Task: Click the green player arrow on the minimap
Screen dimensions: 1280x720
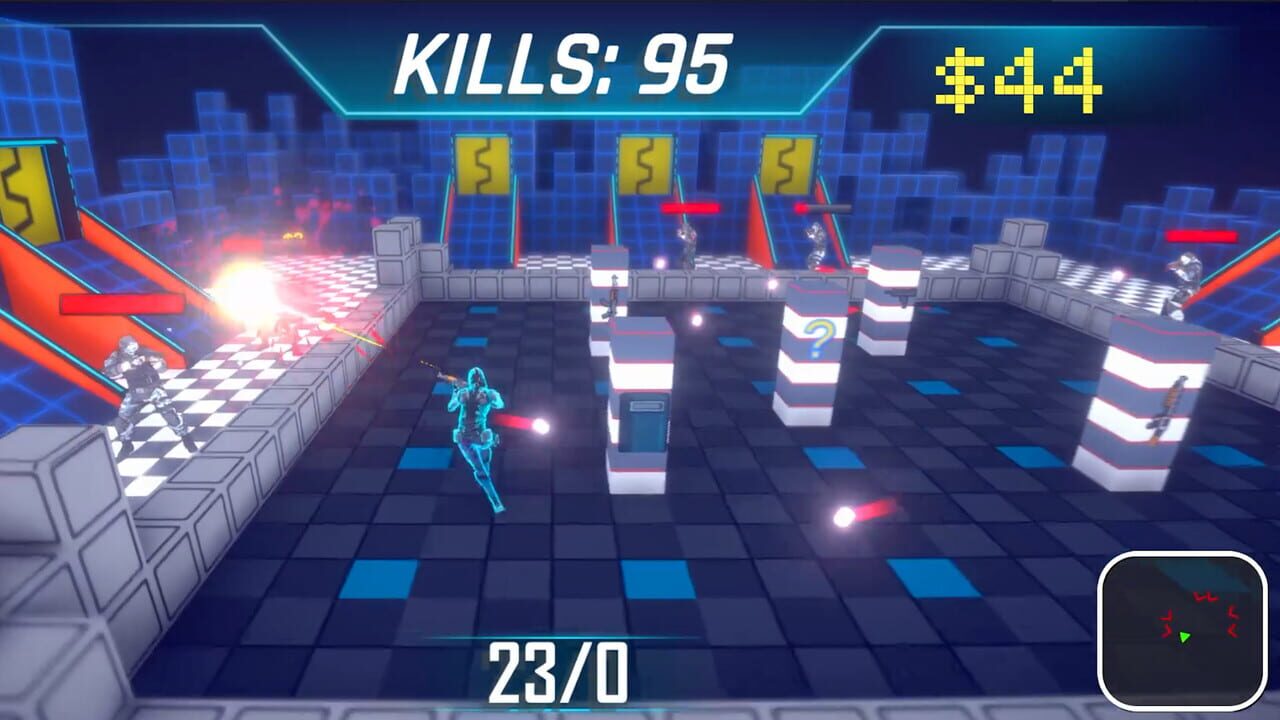Action: click(1185, 637)
